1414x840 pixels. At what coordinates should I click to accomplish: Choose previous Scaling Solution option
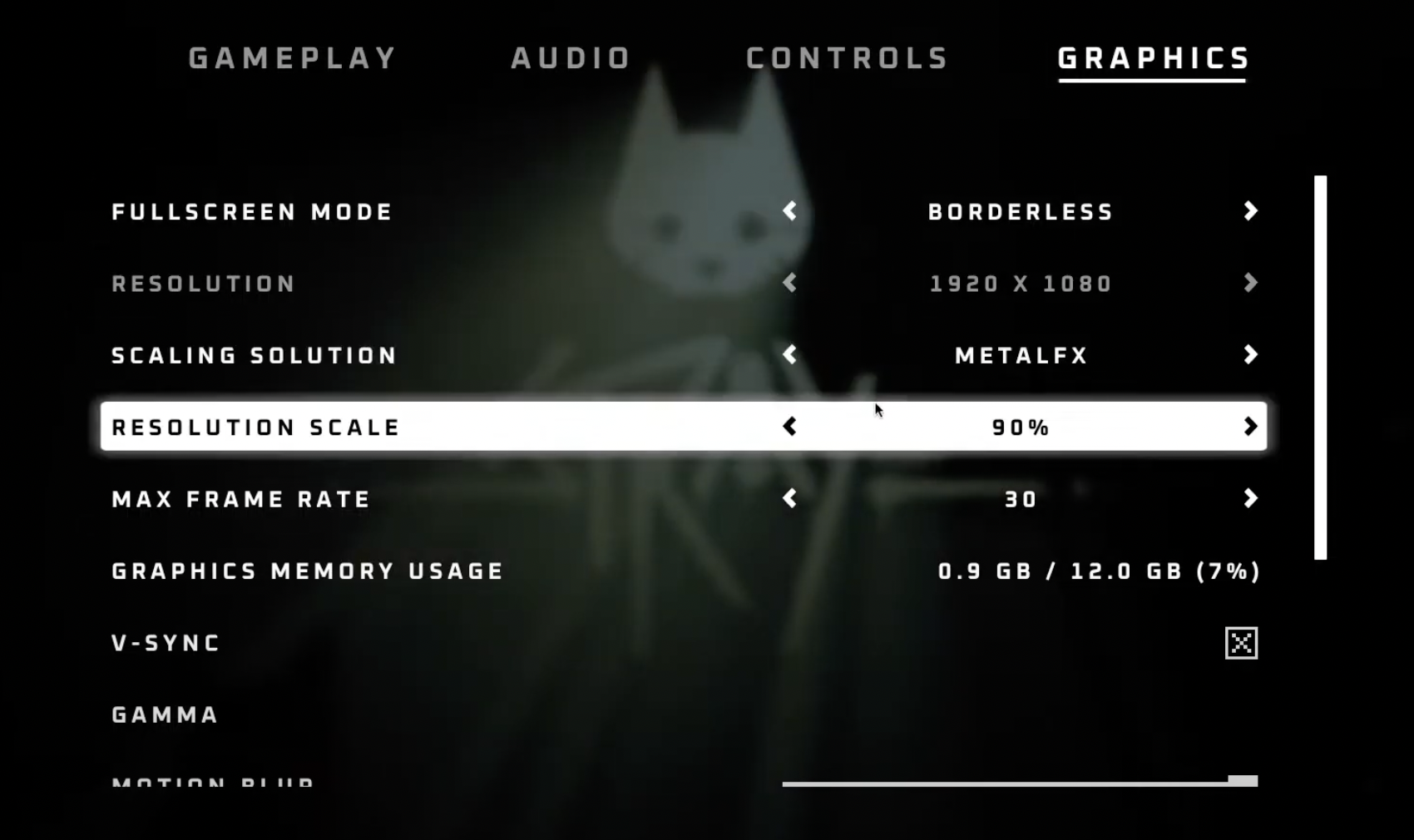(789, 355)
